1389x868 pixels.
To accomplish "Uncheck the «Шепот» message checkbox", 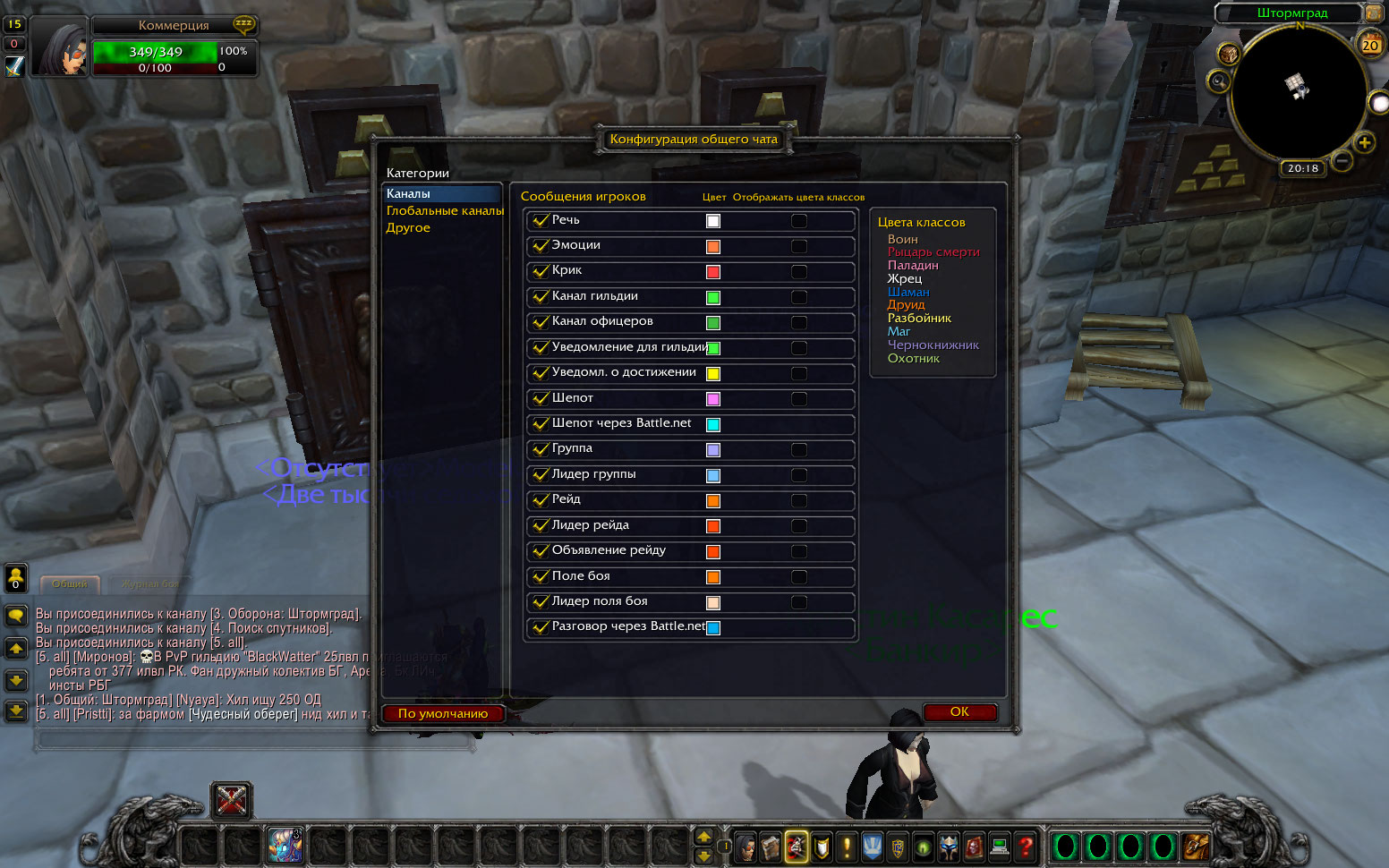I will 540,399.
